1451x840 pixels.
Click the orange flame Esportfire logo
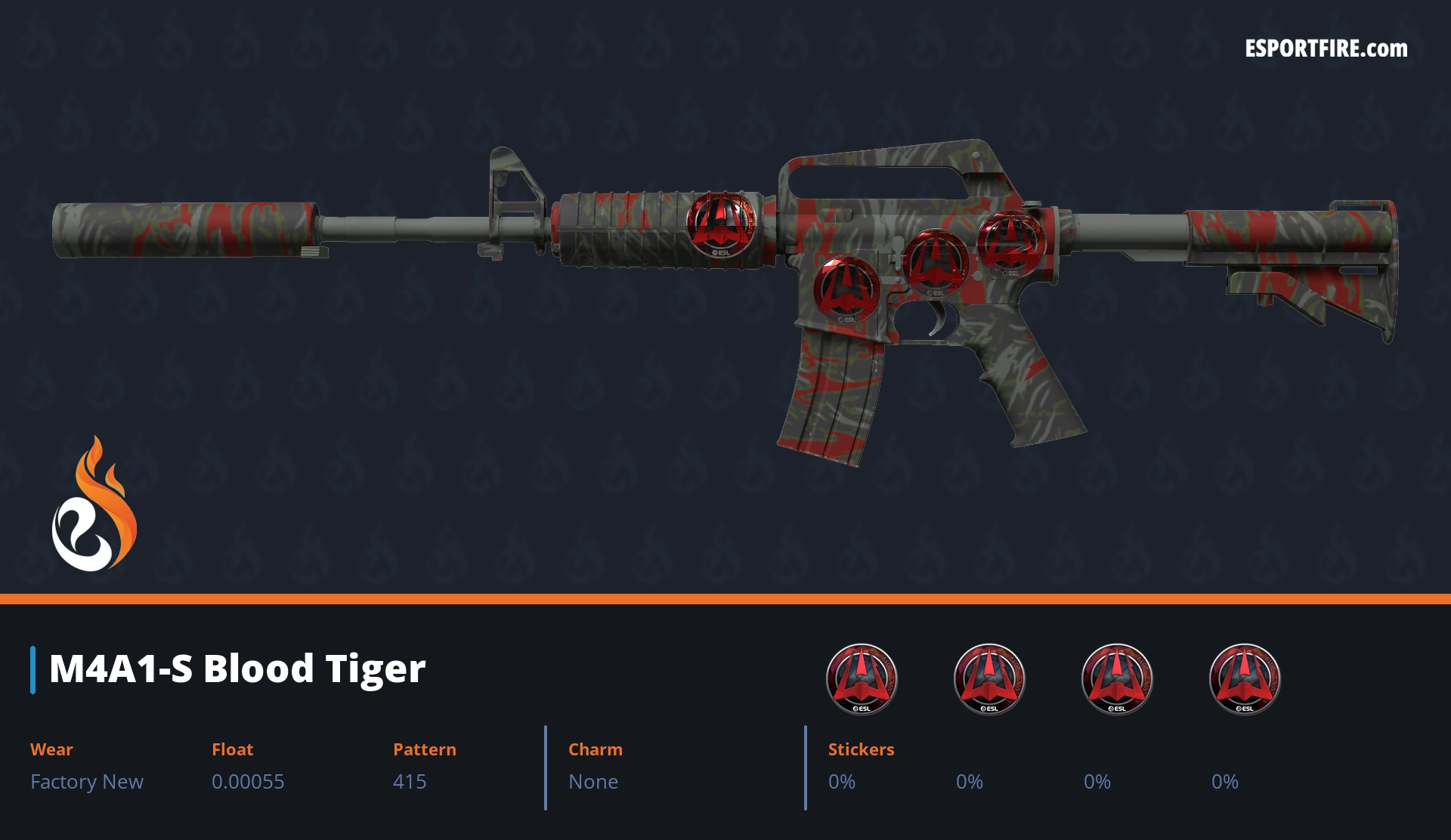[x=94, y=506]
